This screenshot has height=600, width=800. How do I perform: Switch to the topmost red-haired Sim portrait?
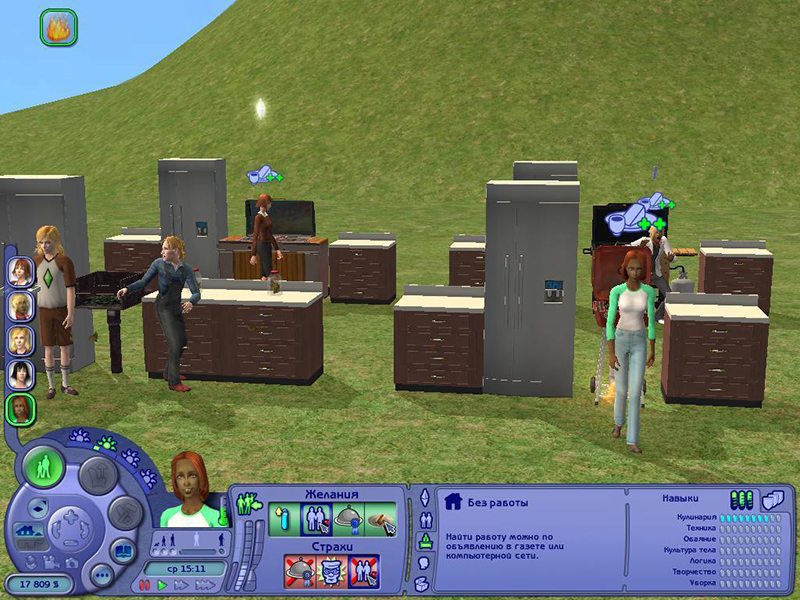[20, 270]
